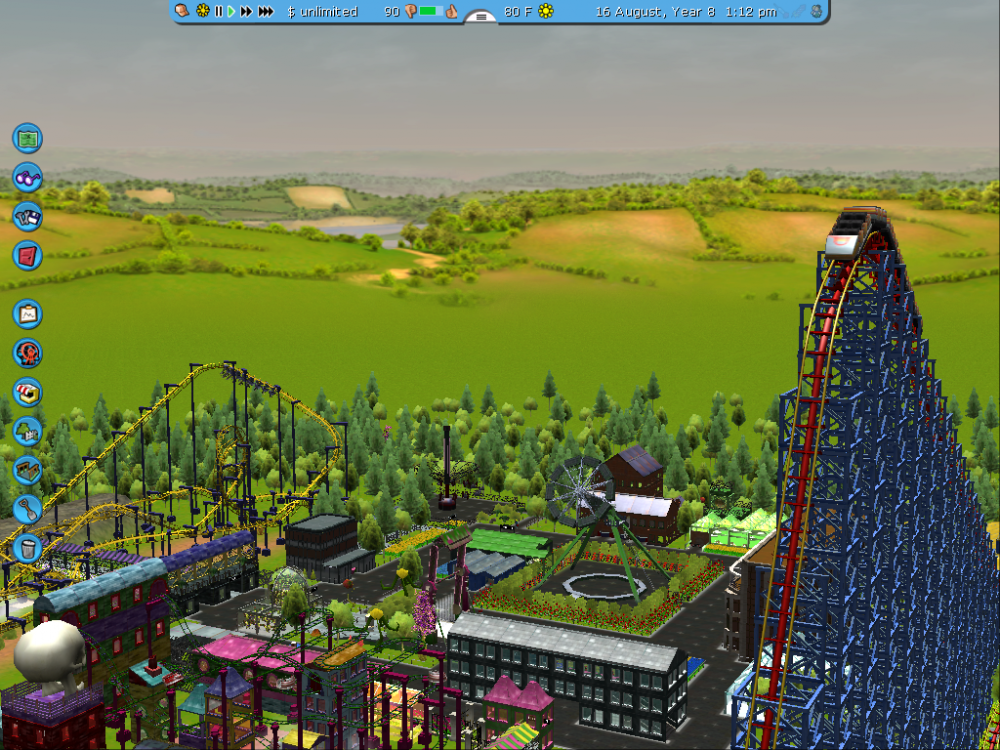Set double fast-forward speed
The width and height of the screenshot is (1000, 750).
click(x=246, y=11)
